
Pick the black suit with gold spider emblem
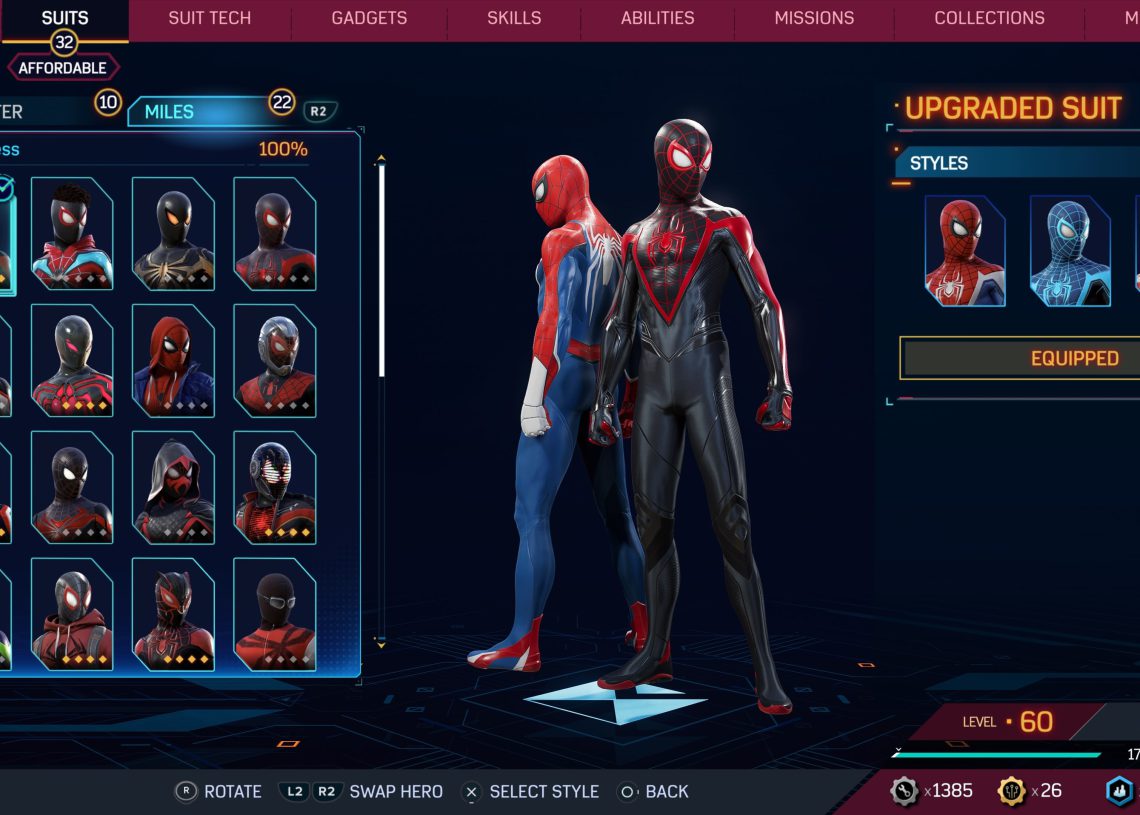[173, 233]
